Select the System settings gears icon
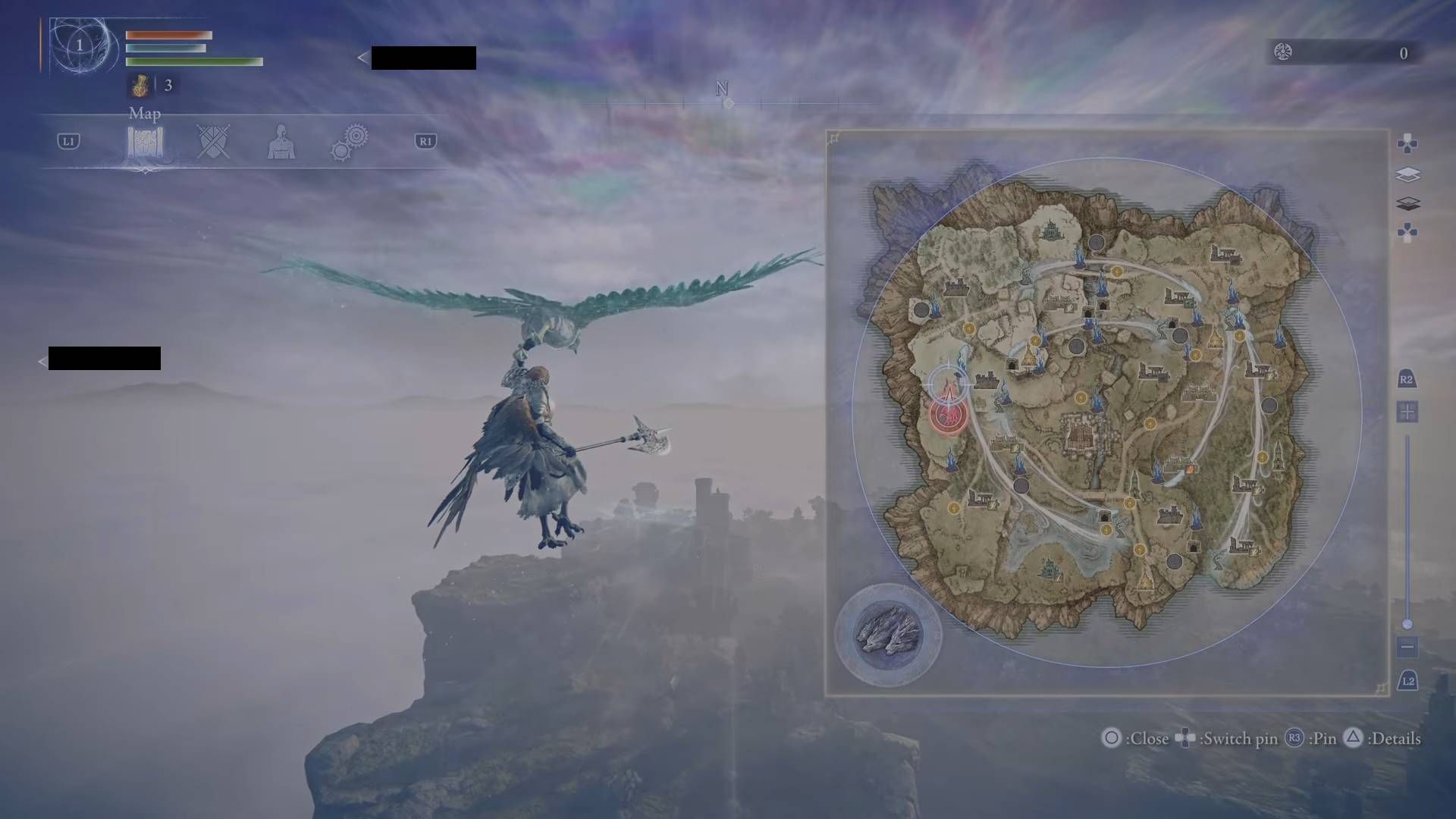1456x819 pixels. pos(349,141)
